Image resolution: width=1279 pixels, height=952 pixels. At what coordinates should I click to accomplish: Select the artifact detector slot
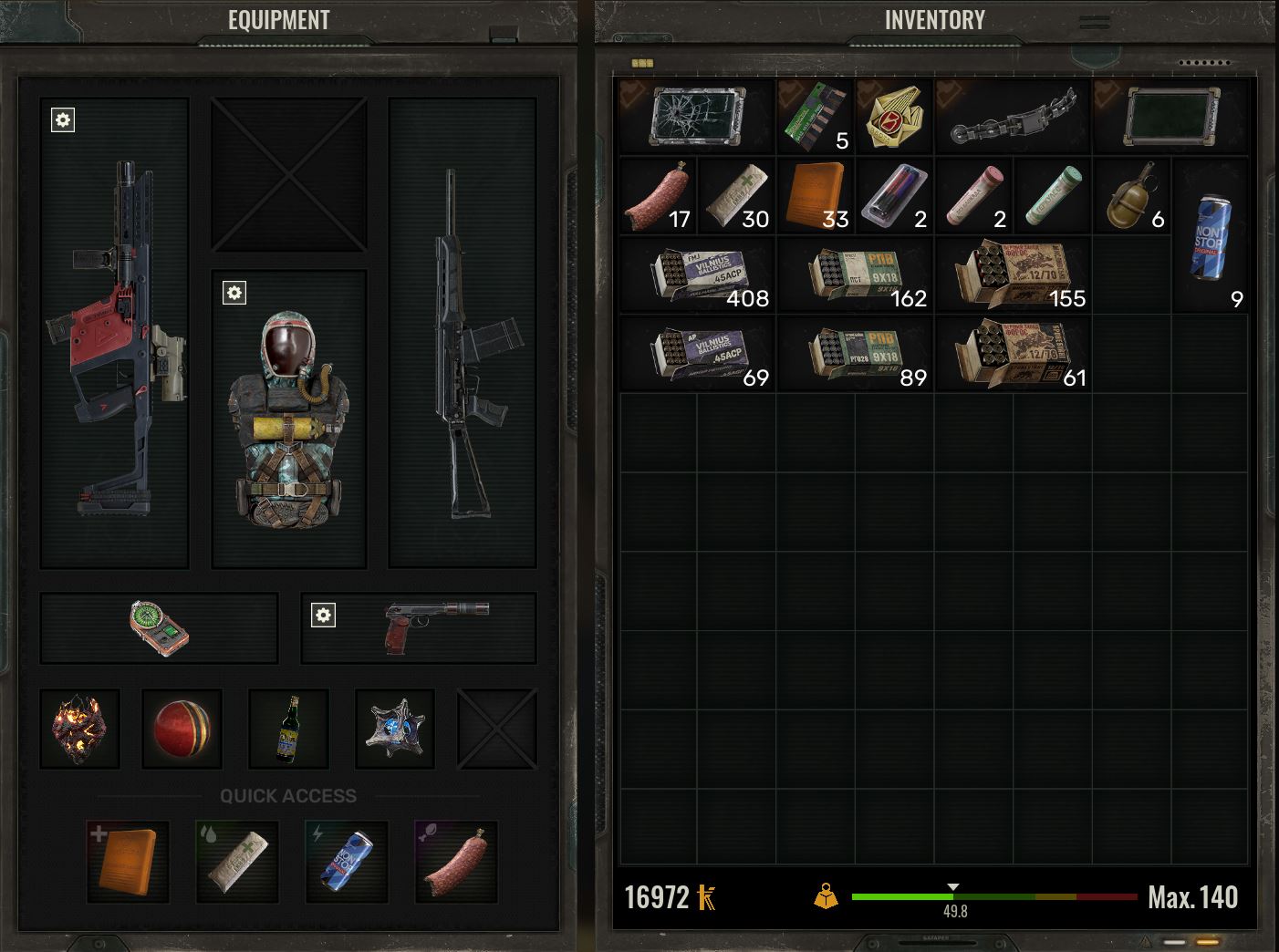(159, 628)
